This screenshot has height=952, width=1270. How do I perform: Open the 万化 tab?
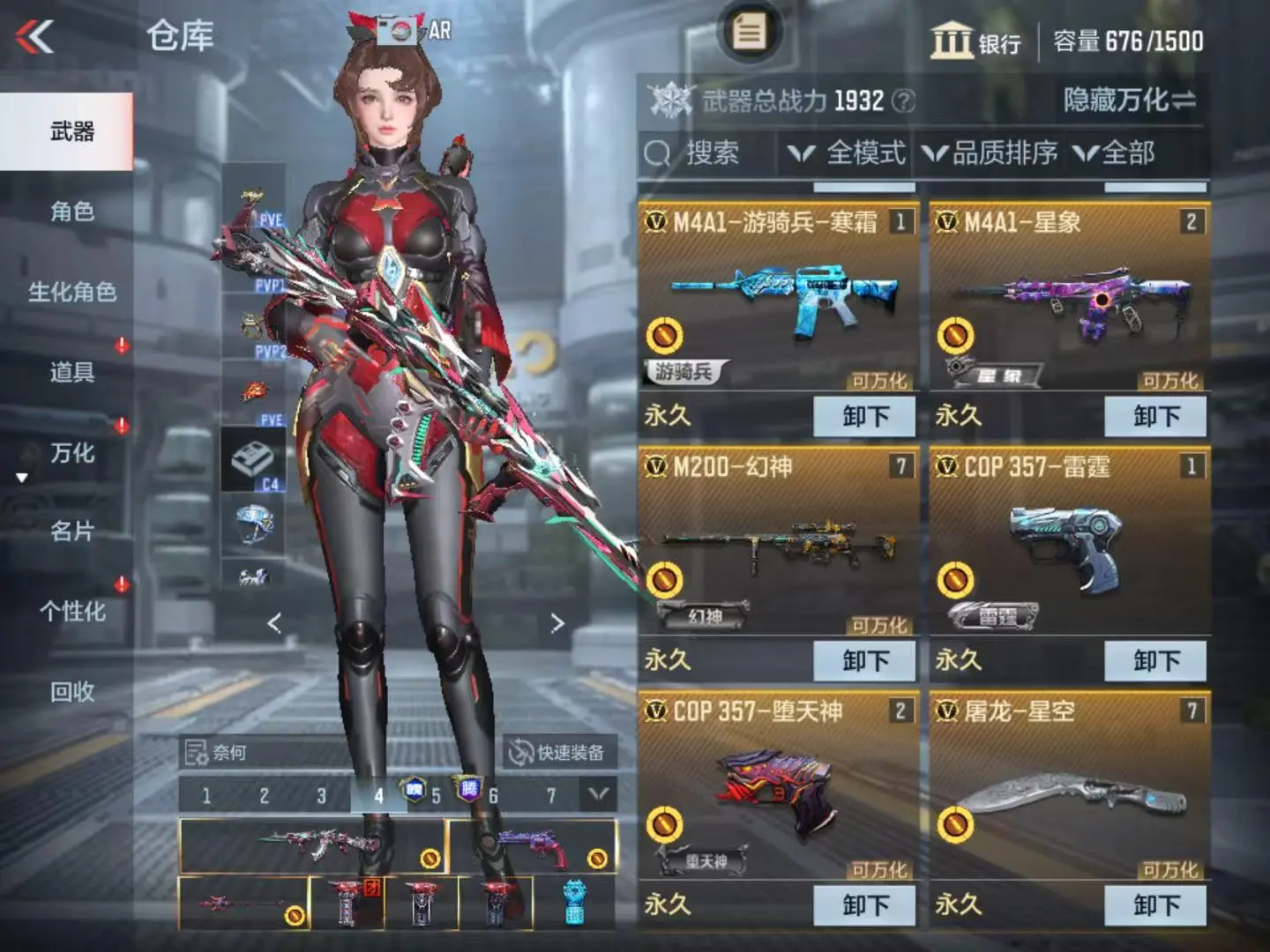(71, 453)
